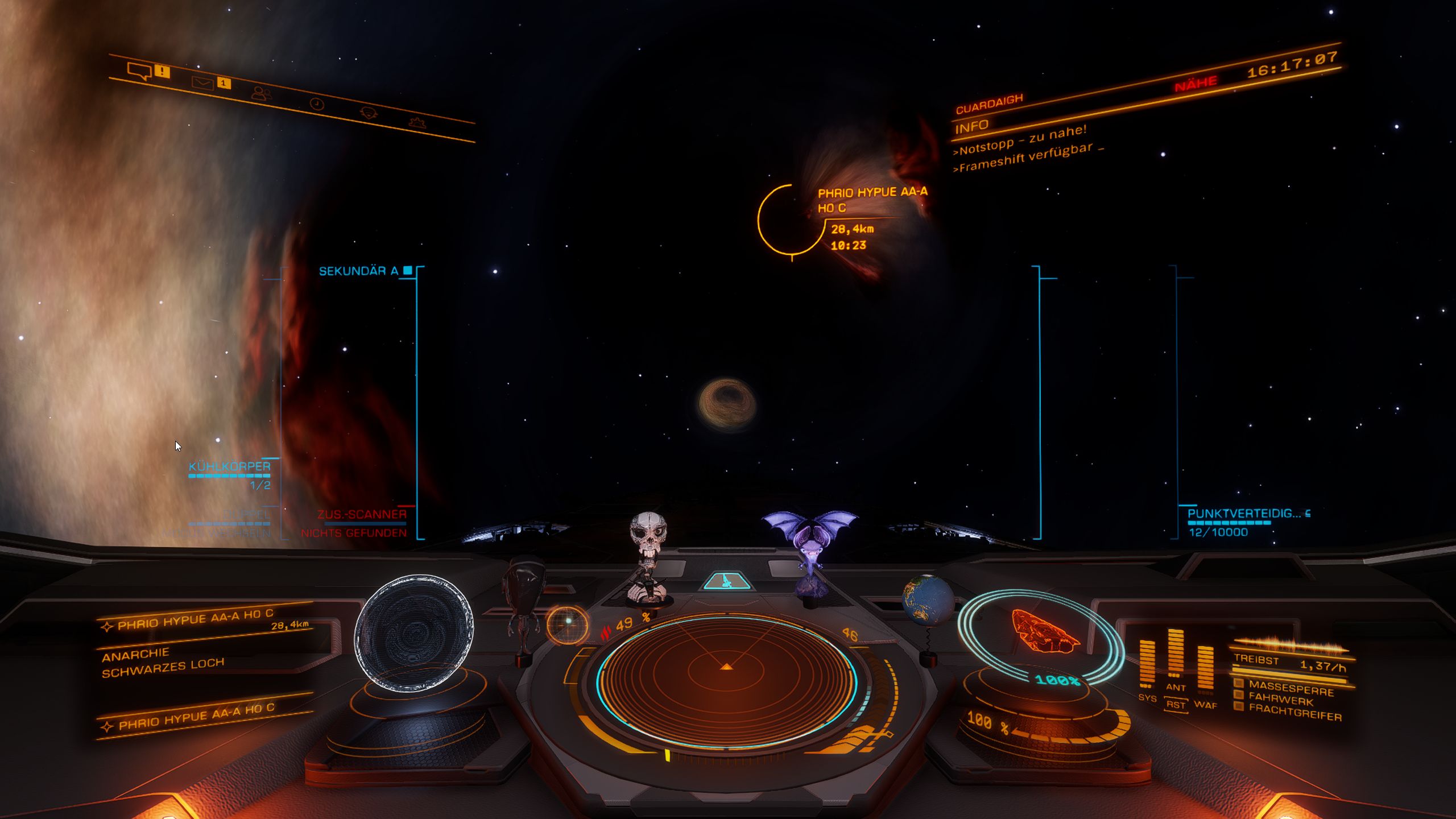Select the squadron badge comms tab

point(369,113)
